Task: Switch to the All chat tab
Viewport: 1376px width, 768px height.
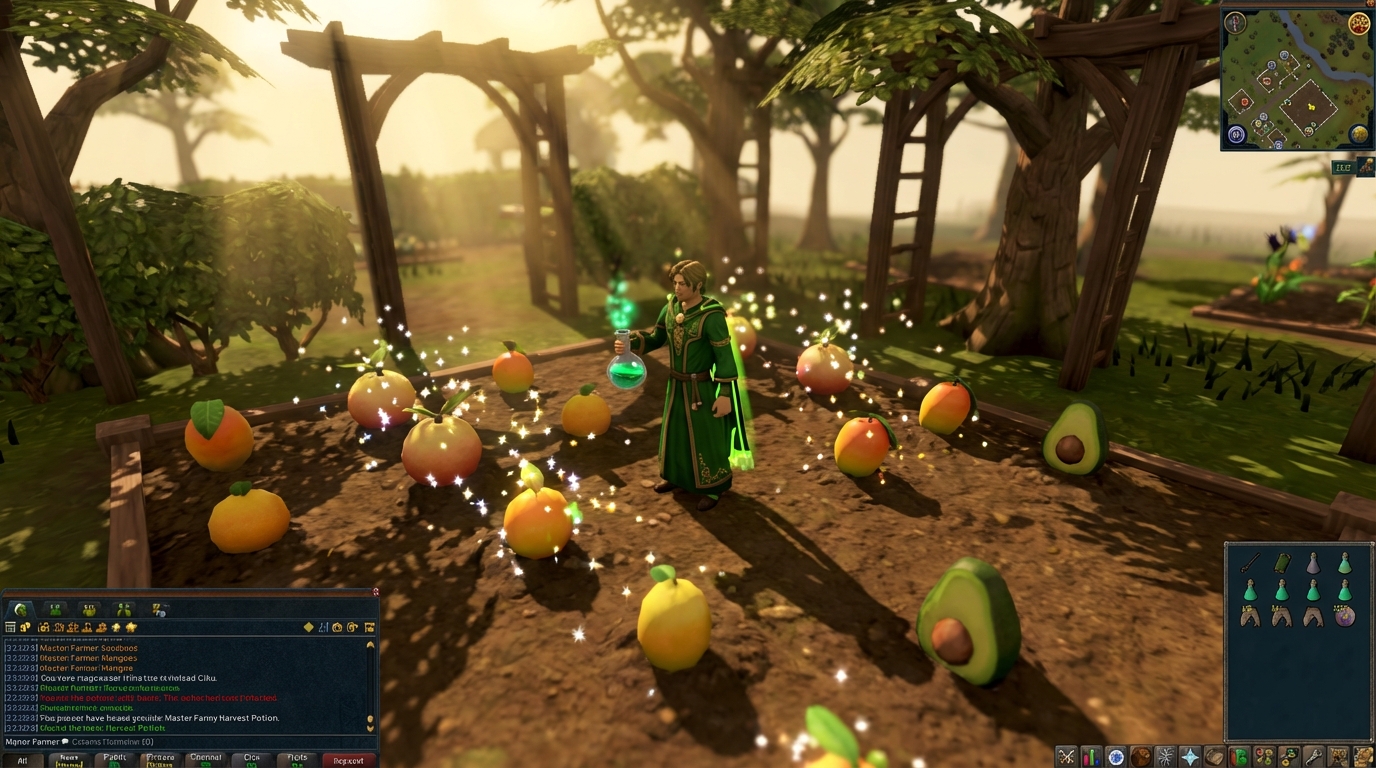Action: tap(23, 759)
